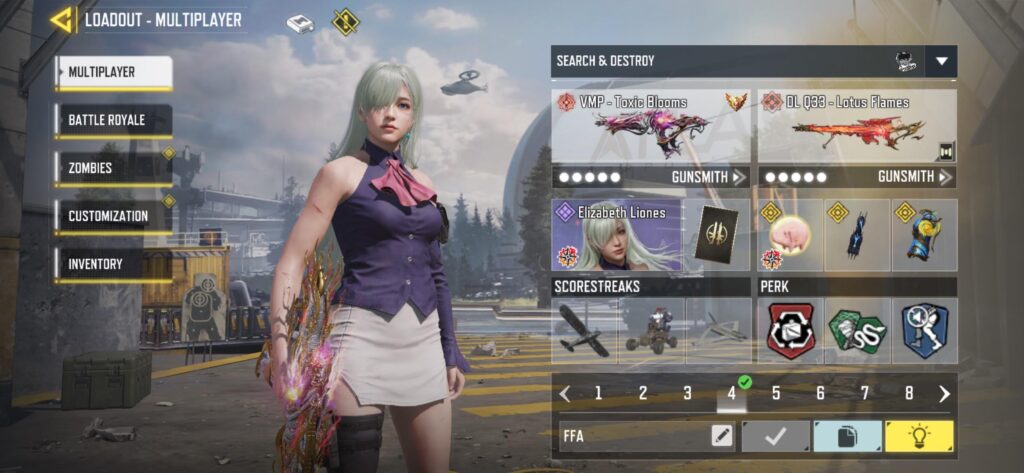Viewport: 1024px width, 473px height.
Task: Rename the FFA loadout with the pencil icon
Action: (720, 436)
